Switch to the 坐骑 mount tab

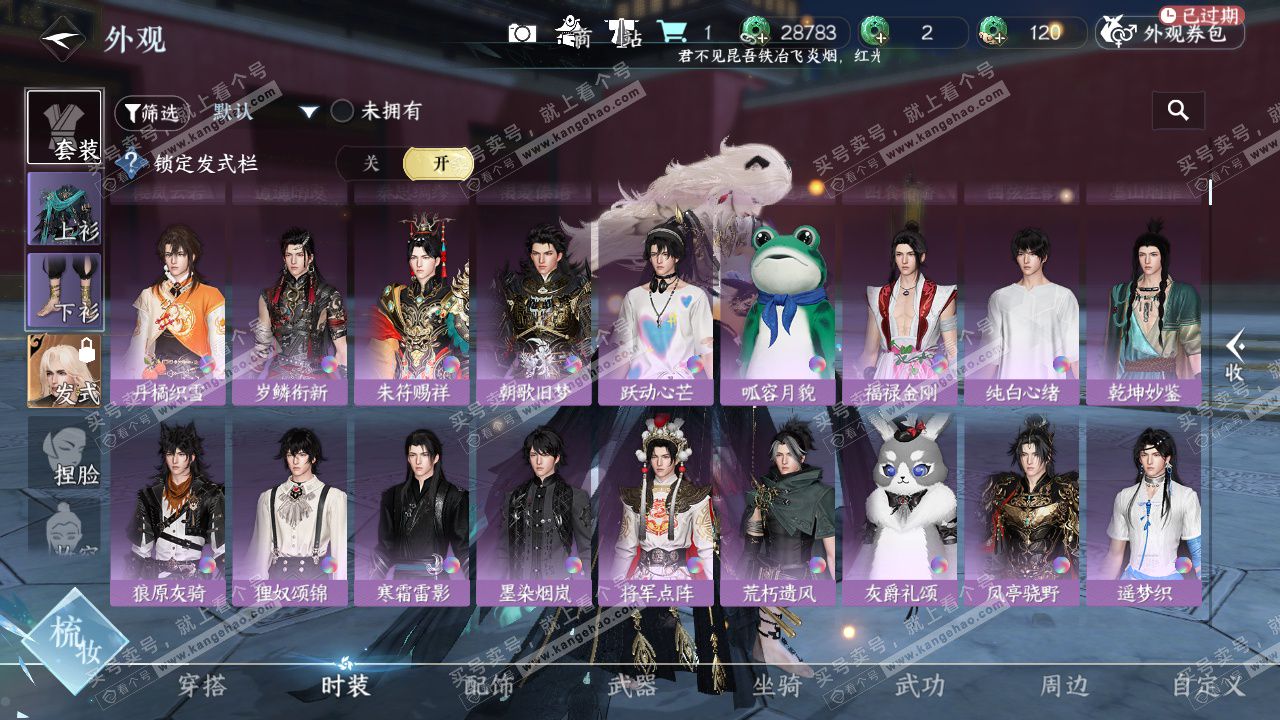coord(776,685)
